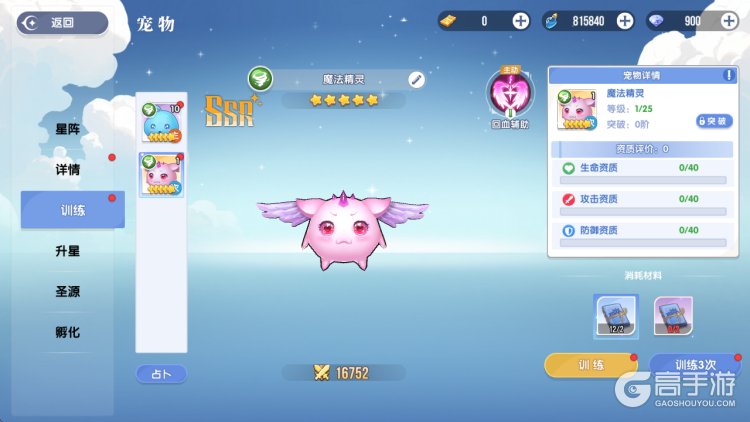This screenshot has height=422, width=750.
Task: Train three times with 训练3次 button
Action: click(x=695, y=365)
